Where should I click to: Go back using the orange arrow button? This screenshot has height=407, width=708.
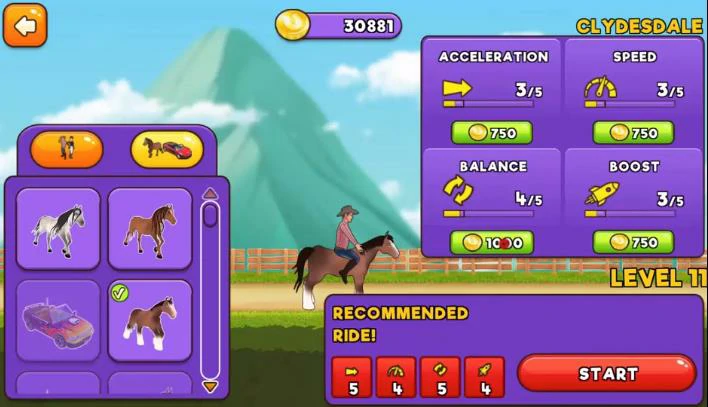(x=25, y=25)
